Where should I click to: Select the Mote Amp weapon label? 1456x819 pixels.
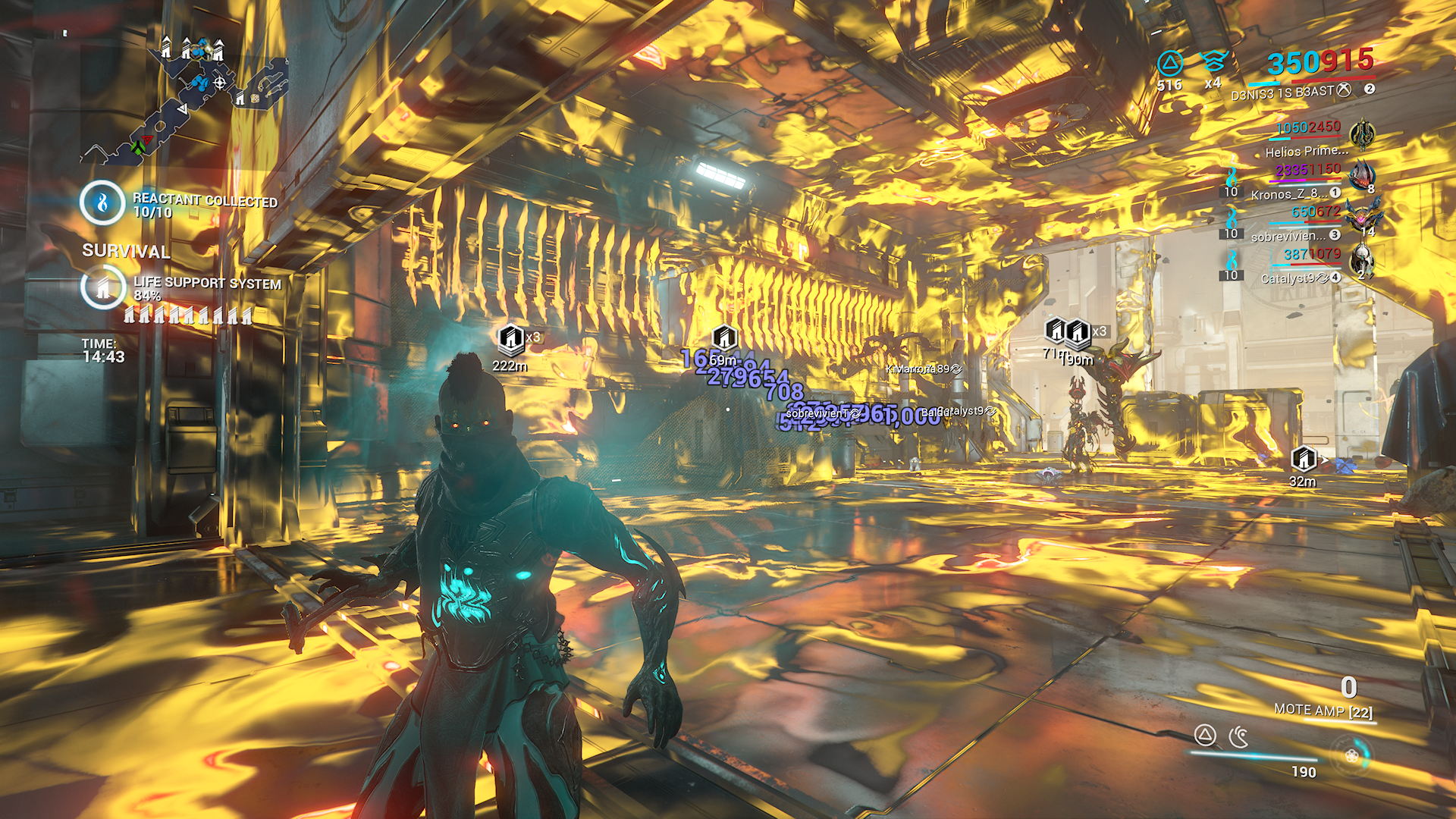pyautogui.click(x=1323, y=711)
